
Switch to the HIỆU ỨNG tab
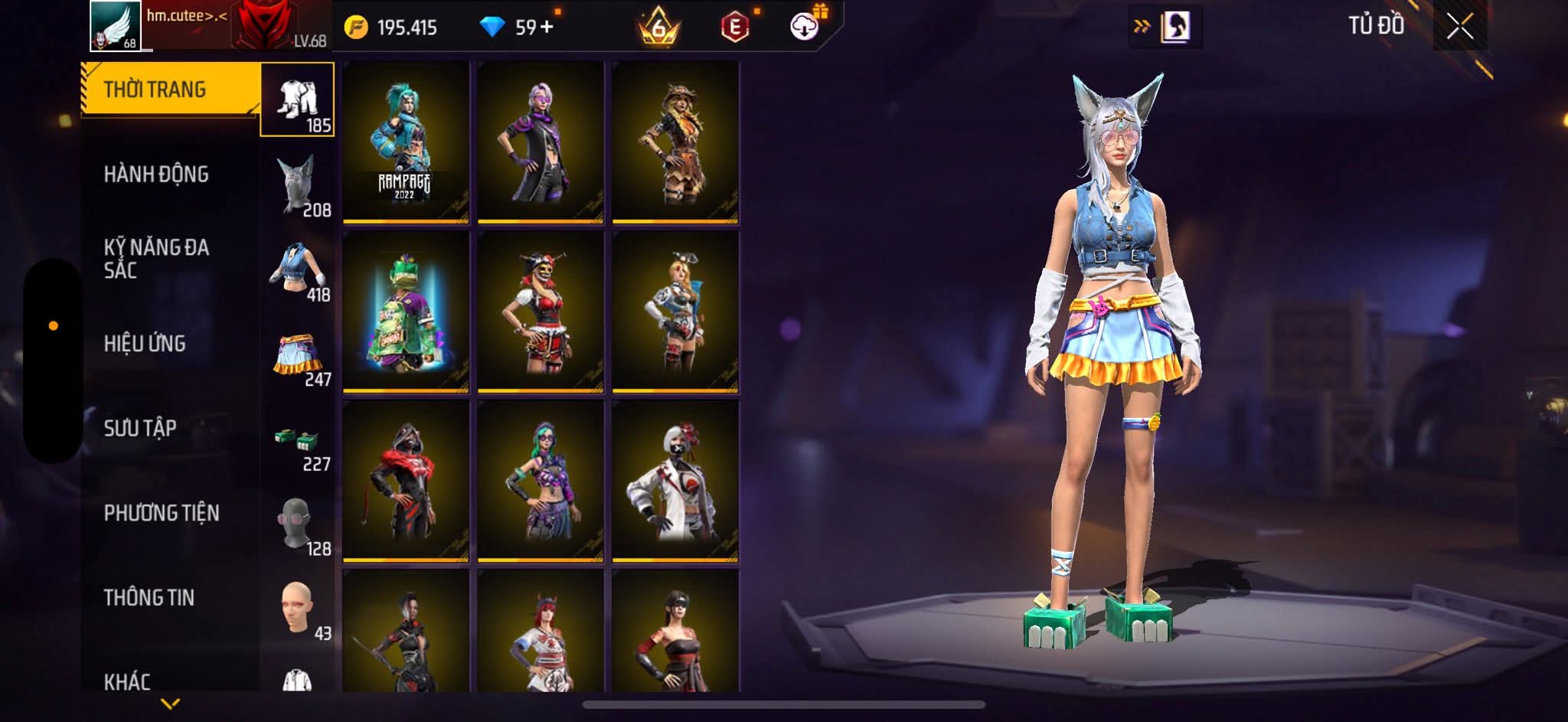point(145,344)
